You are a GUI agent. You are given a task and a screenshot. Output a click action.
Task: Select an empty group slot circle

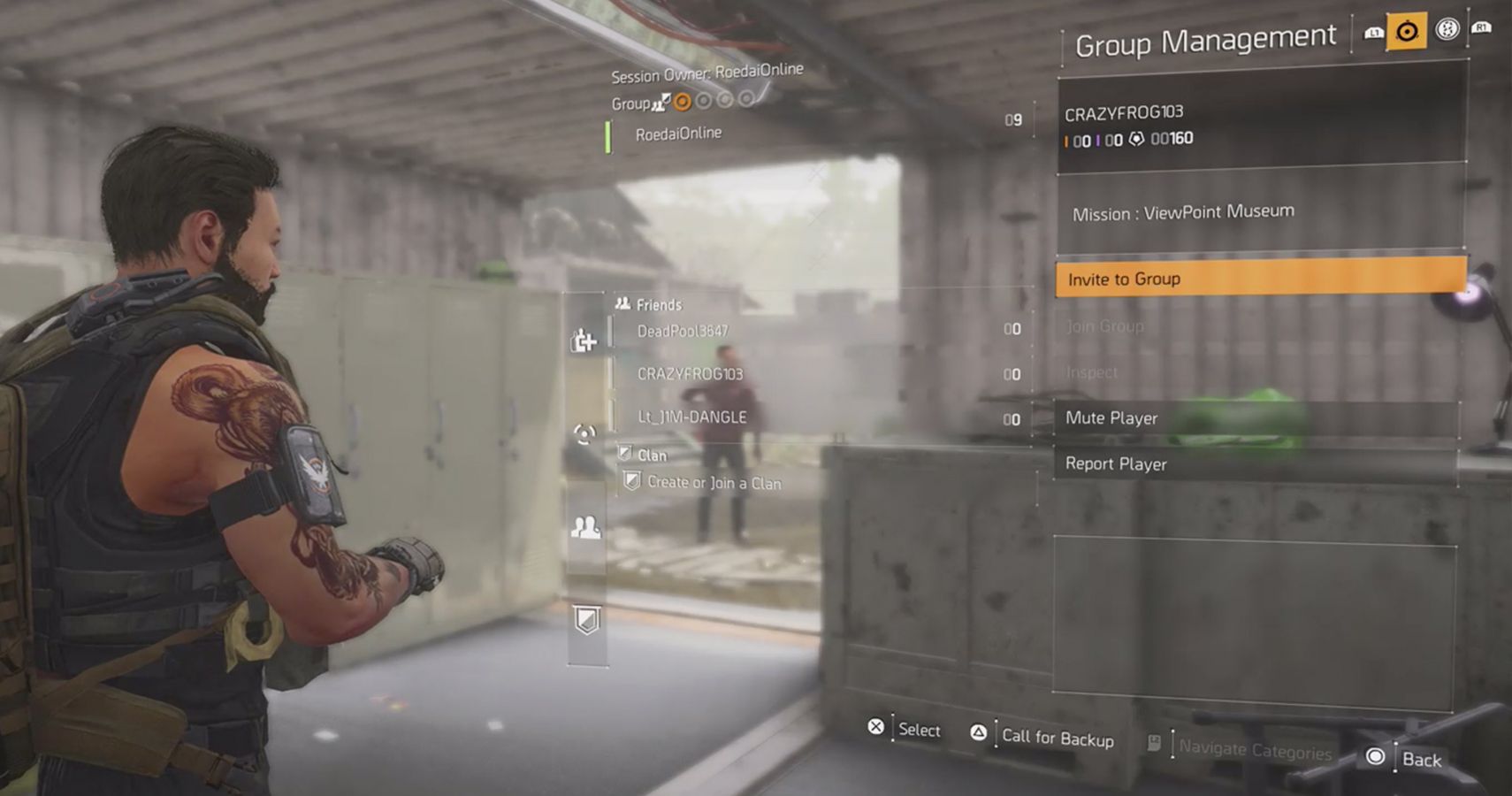click(x=704, y=100)
